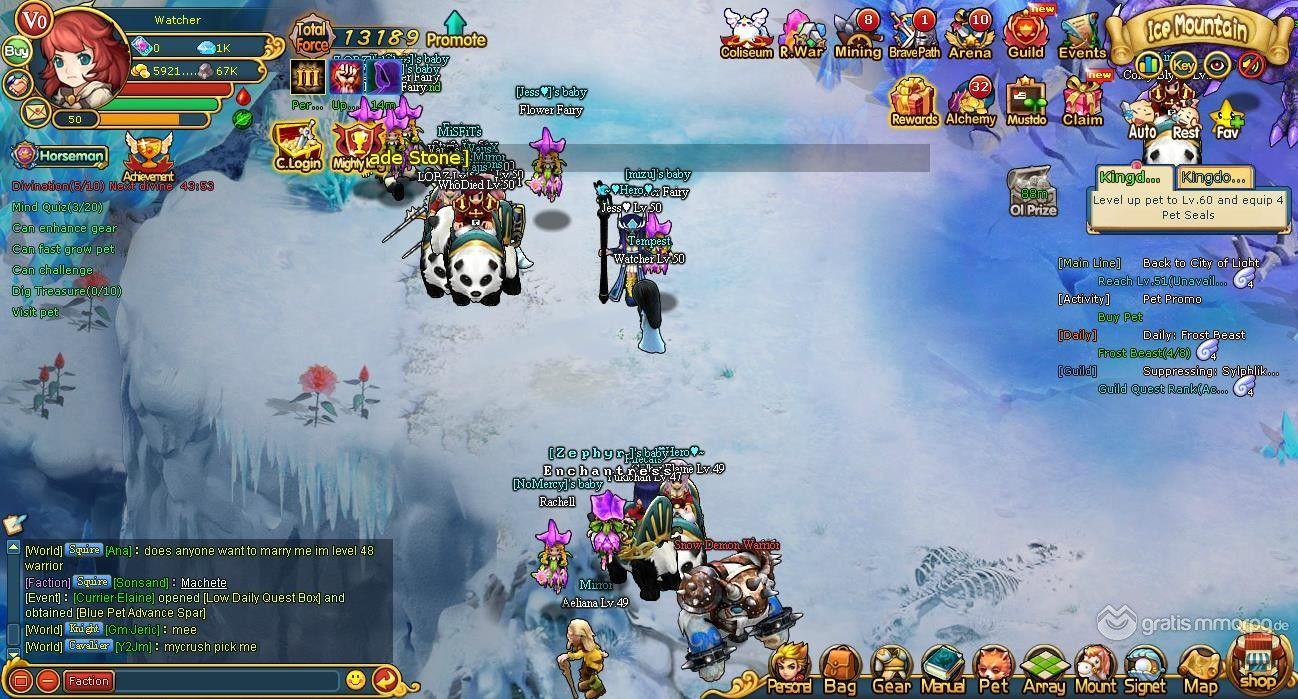This screenshot has width=1298, height=699.
Task: Open the Rewards gift box
Action: (x=914, y=101)
